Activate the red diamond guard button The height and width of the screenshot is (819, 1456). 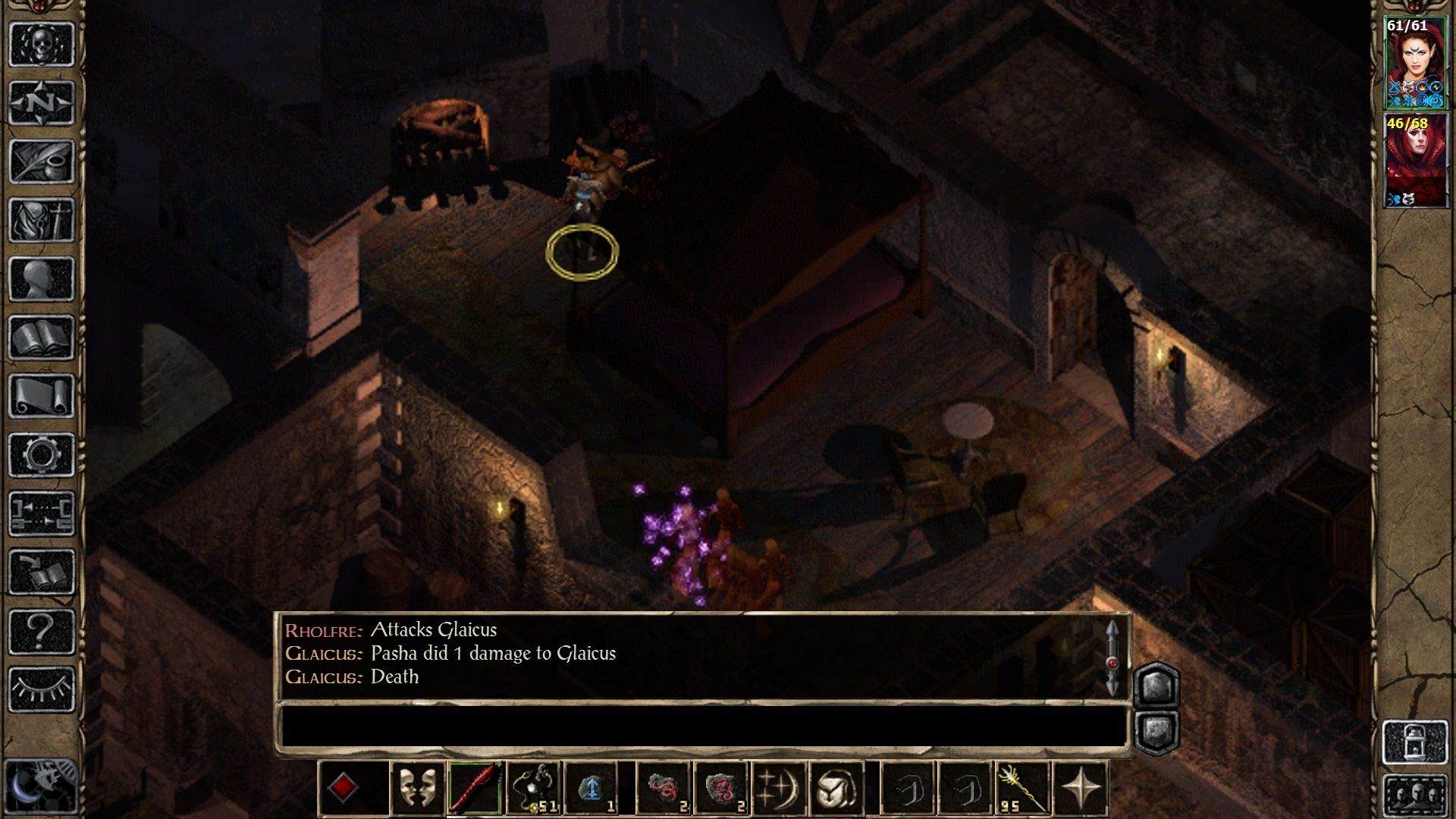coord(343,788)
